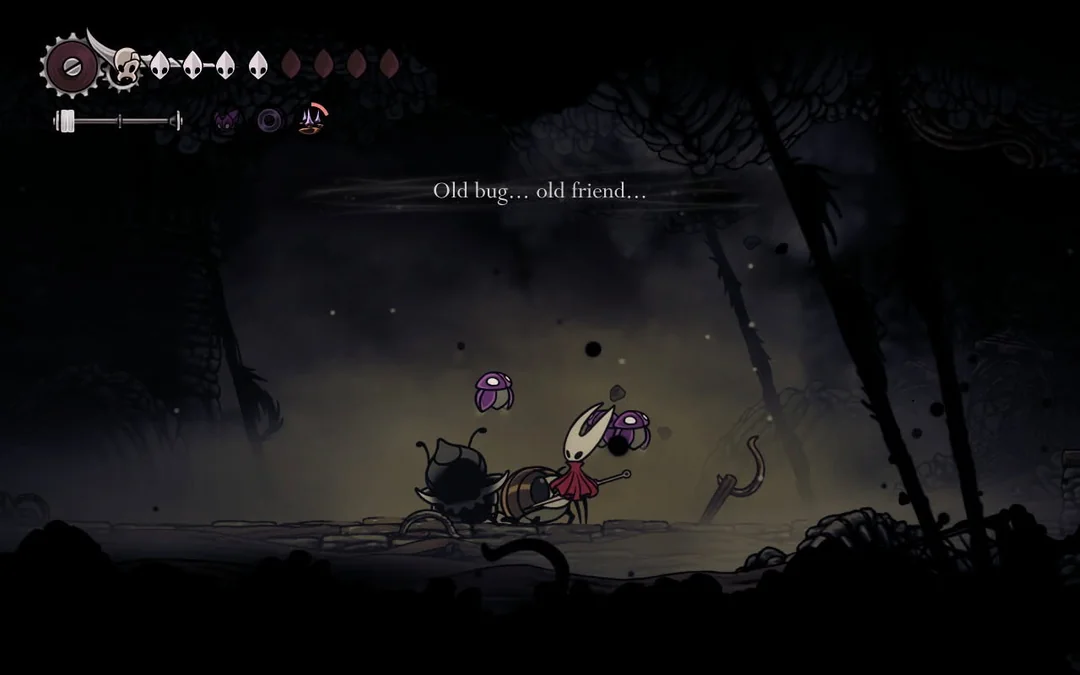This screenshot has width=1080, height=675.
Task: Select the purple winged creature tool icon
Action: tap(228, 121)
